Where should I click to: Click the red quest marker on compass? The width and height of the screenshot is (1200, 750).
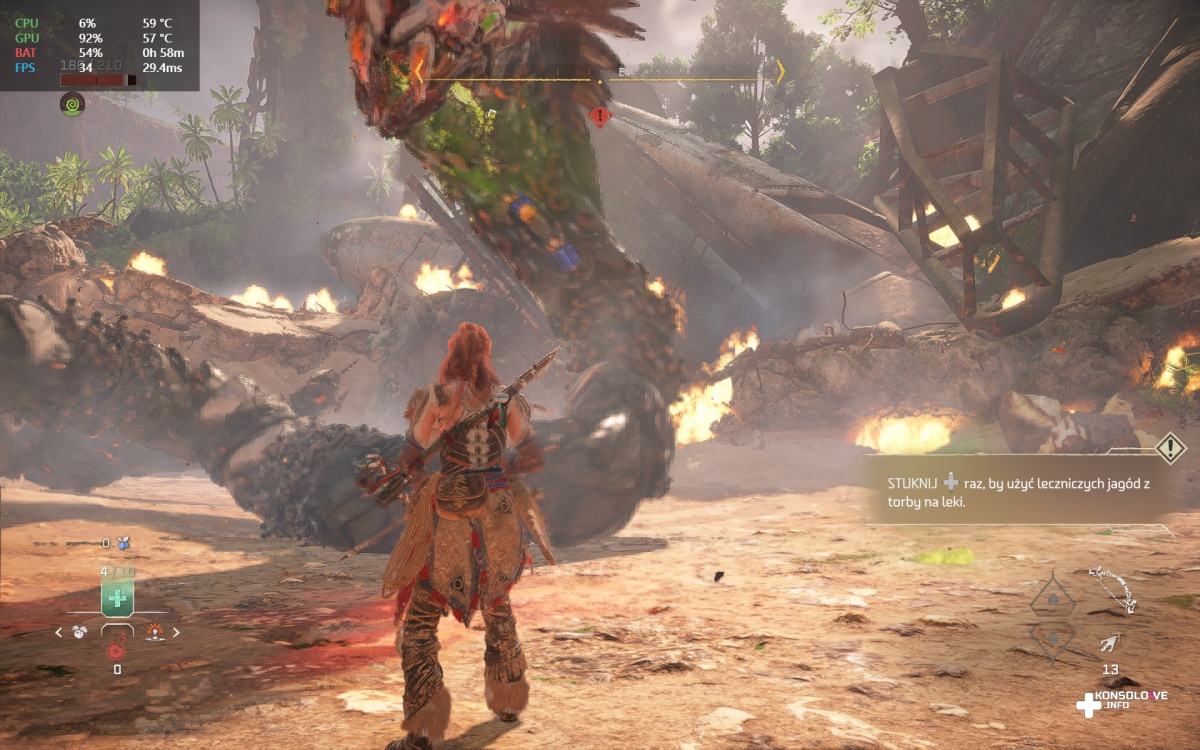coord(599,117)
